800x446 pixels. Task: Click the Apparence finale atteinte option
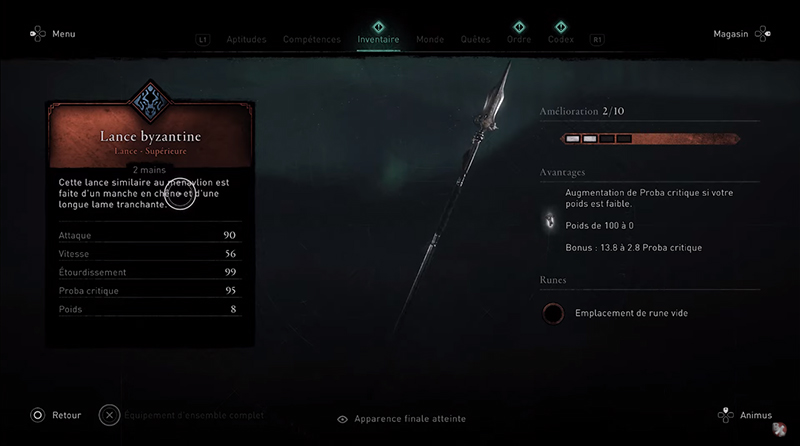(402, 419)
